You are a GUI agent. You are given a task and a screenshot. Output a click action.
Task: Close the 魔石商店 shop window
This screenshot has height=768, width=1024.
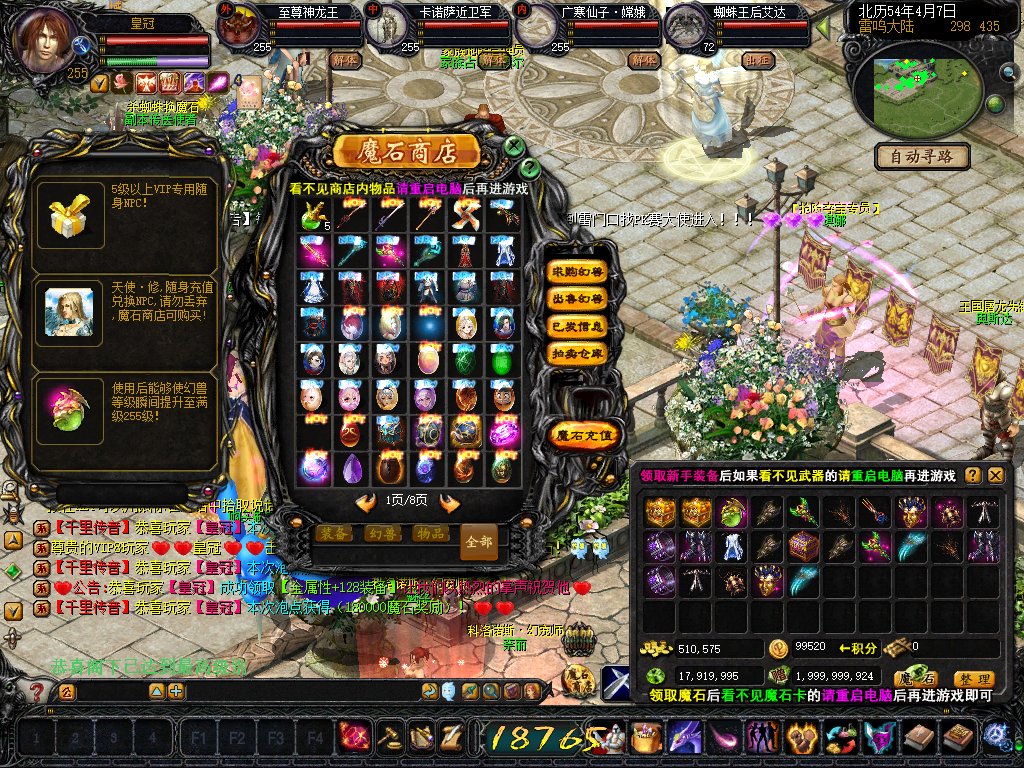(x=514, y=147)
